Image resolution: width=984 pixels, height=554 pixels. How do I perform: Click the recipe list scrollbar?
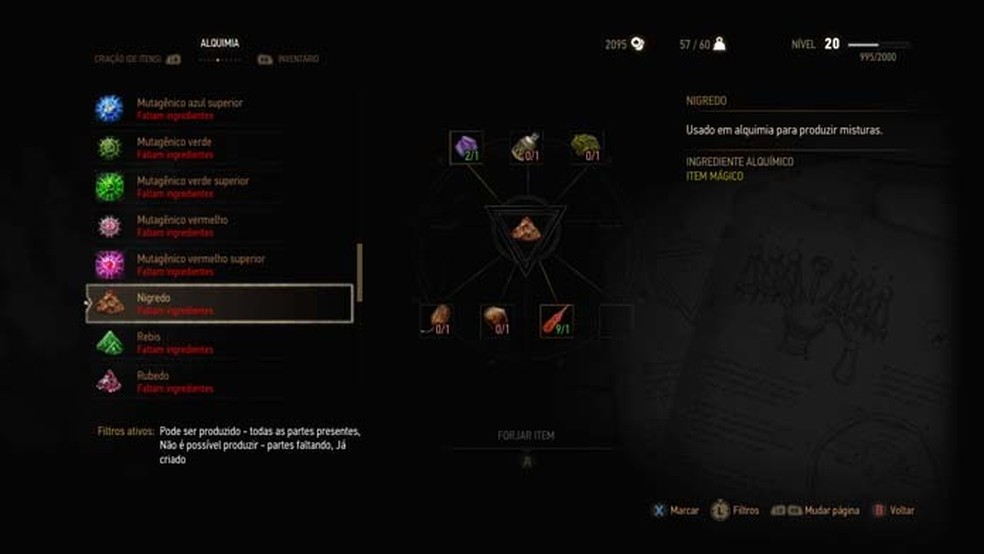coord(360,270)
